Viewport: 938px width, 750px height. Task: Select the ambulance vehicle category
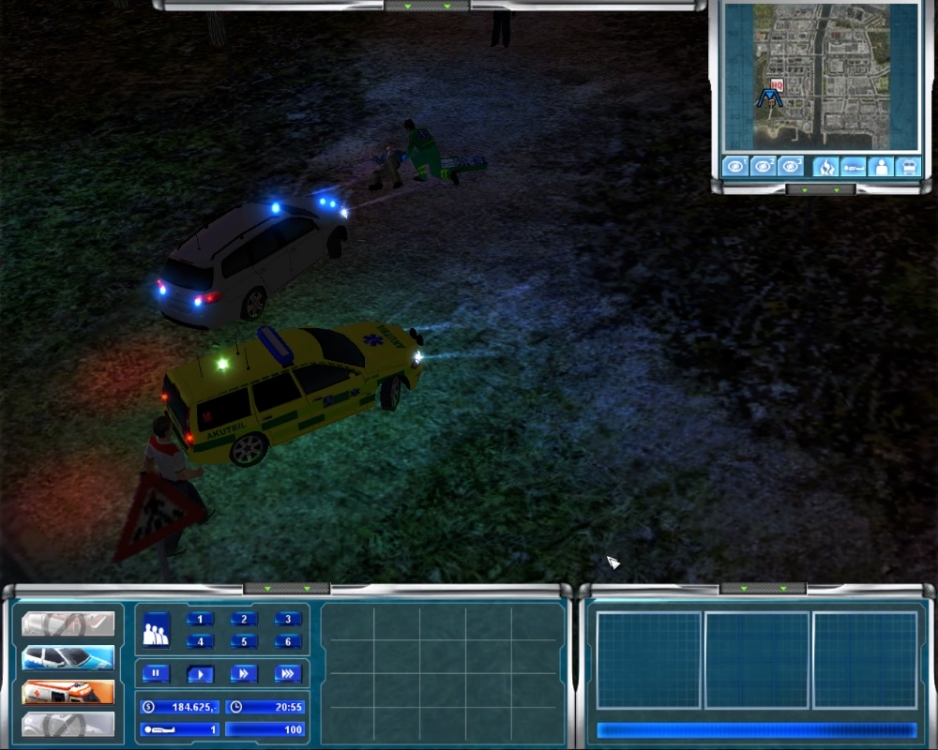click(68, 691)
